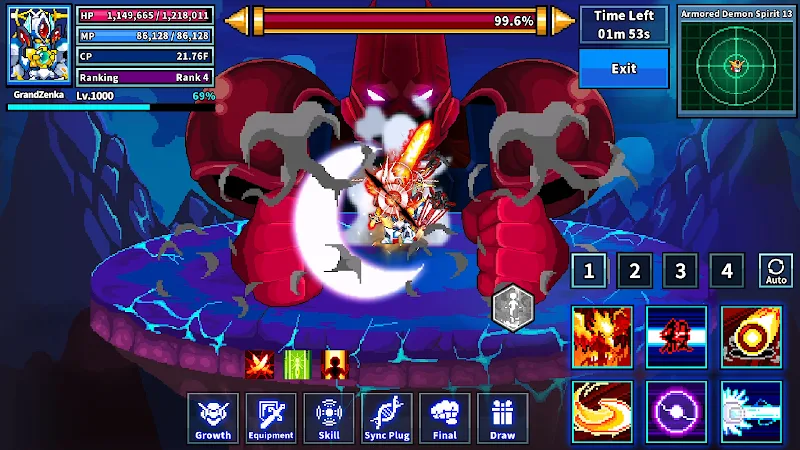Switch to skill preset 4
Image resolution: width=800 pixels, height=450 pixels.
[727, 270]
